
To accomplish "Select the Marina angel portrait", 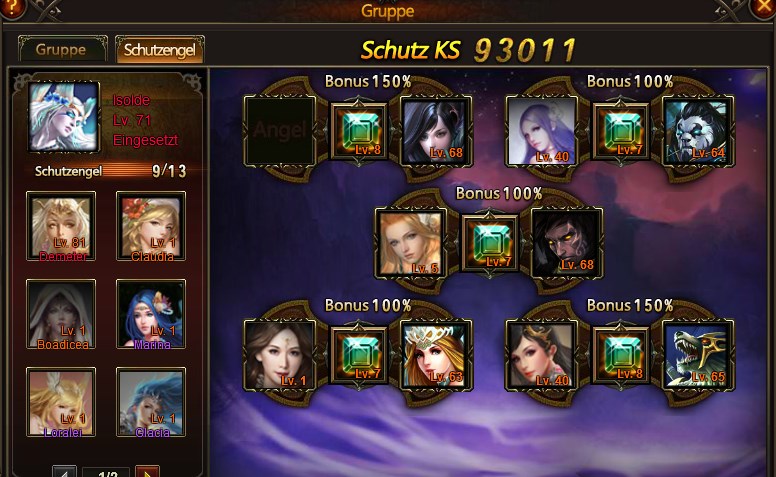I will [x=151, y=314].
